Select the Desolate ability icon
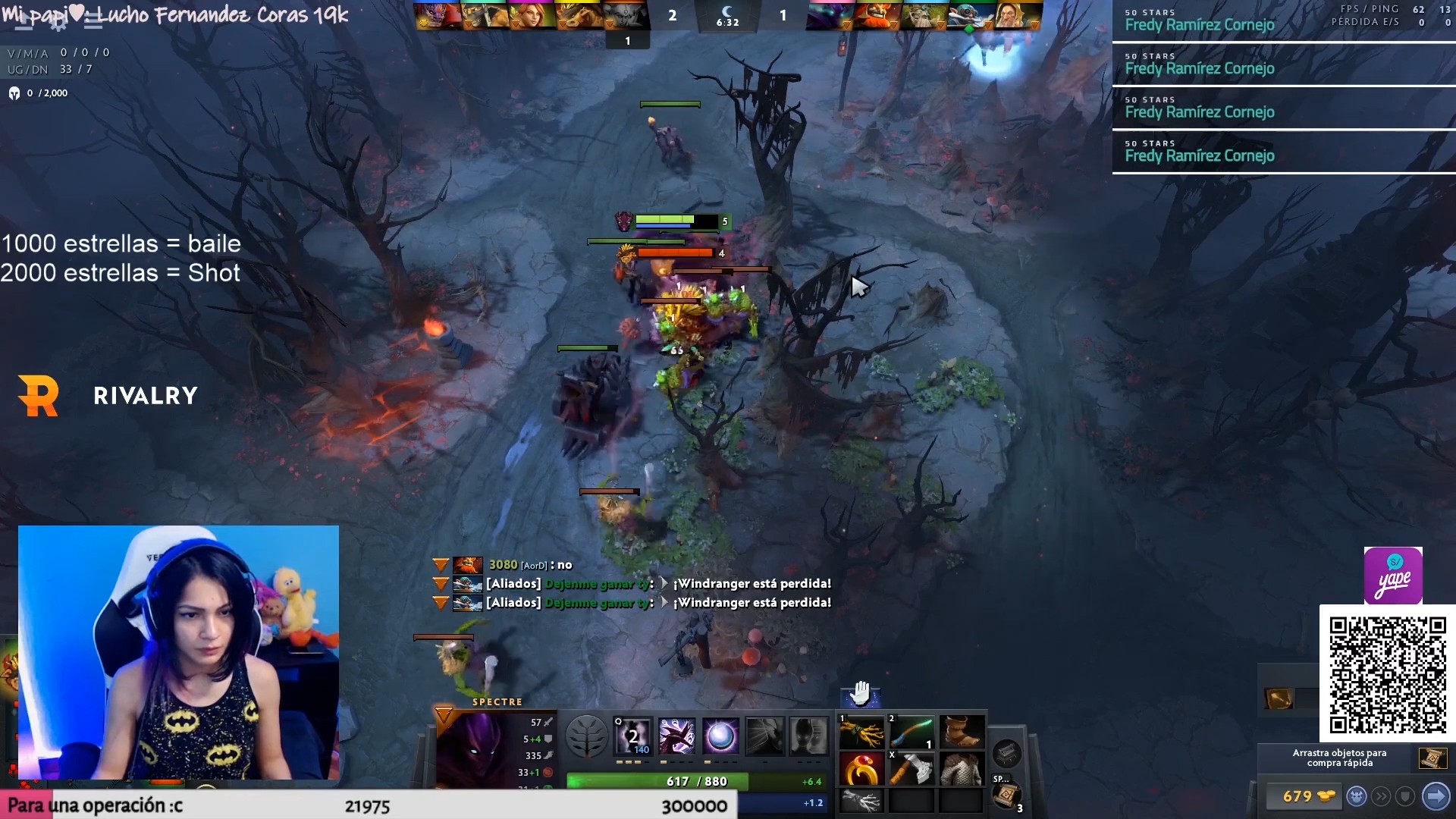The width and height of the screenshot is (1456, 819). click(676, 736)
